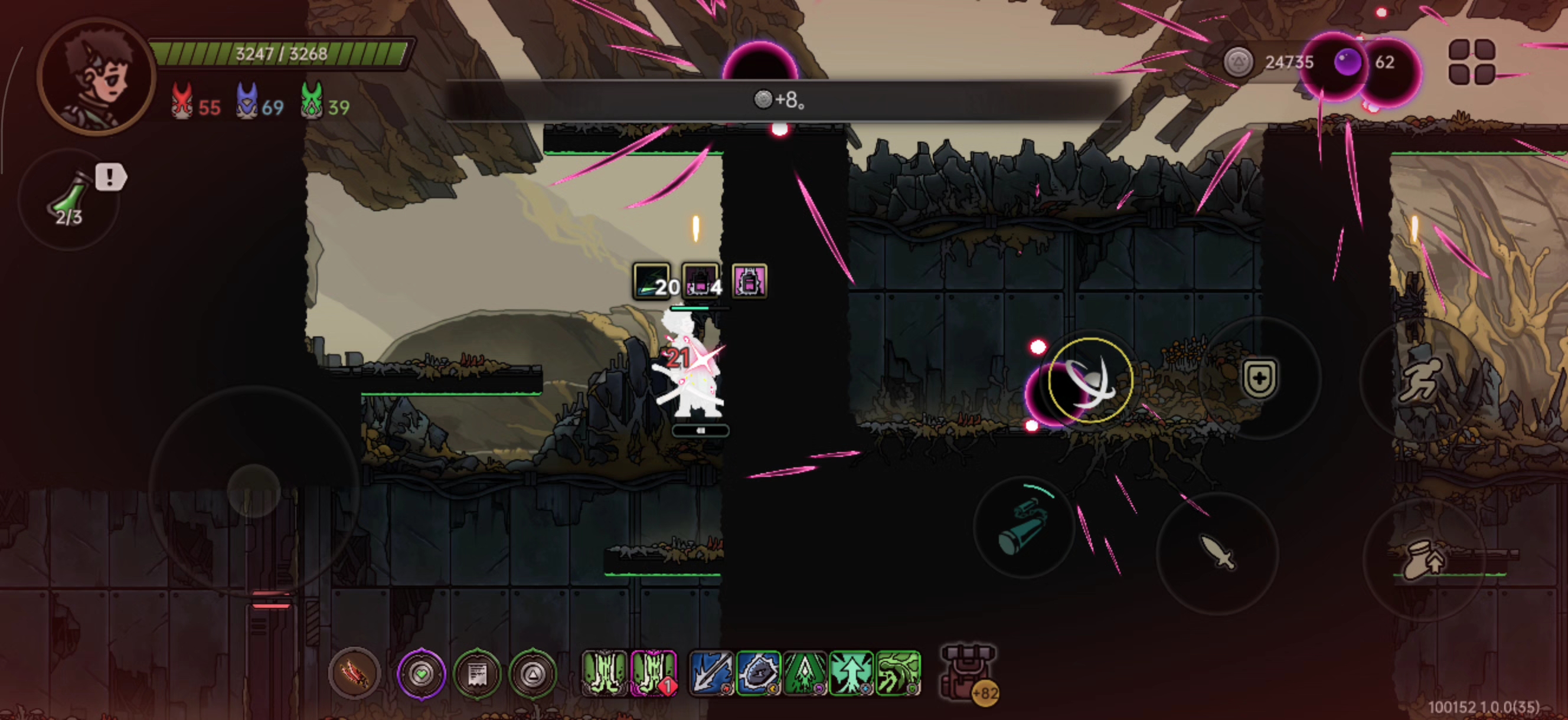The height and width of the screenshot is (720, 1568).
Task: Activate the spinning slash skill
Action: 1090,381
